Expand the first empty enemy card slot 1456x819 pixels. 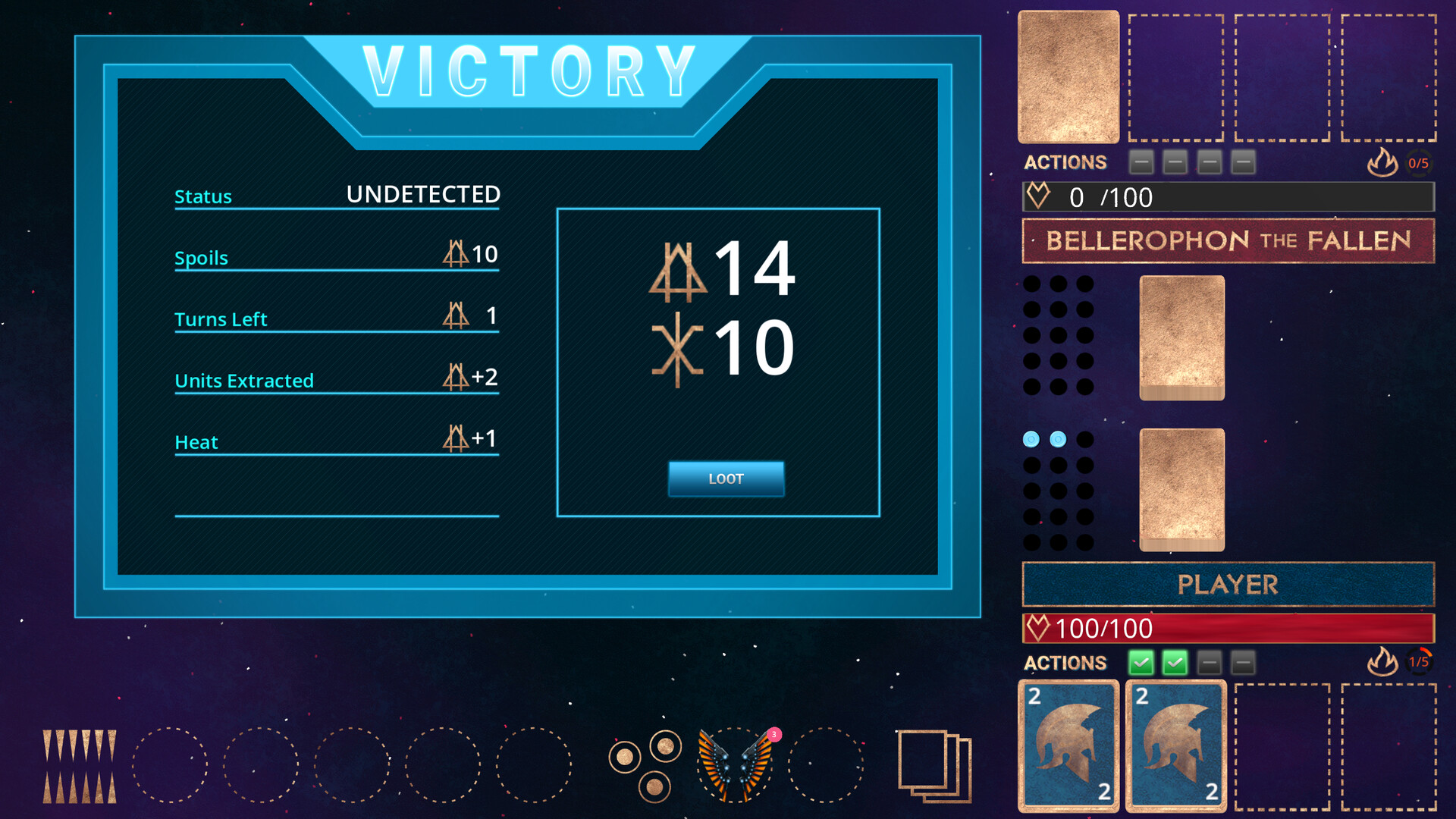[x=1175, y=76]
